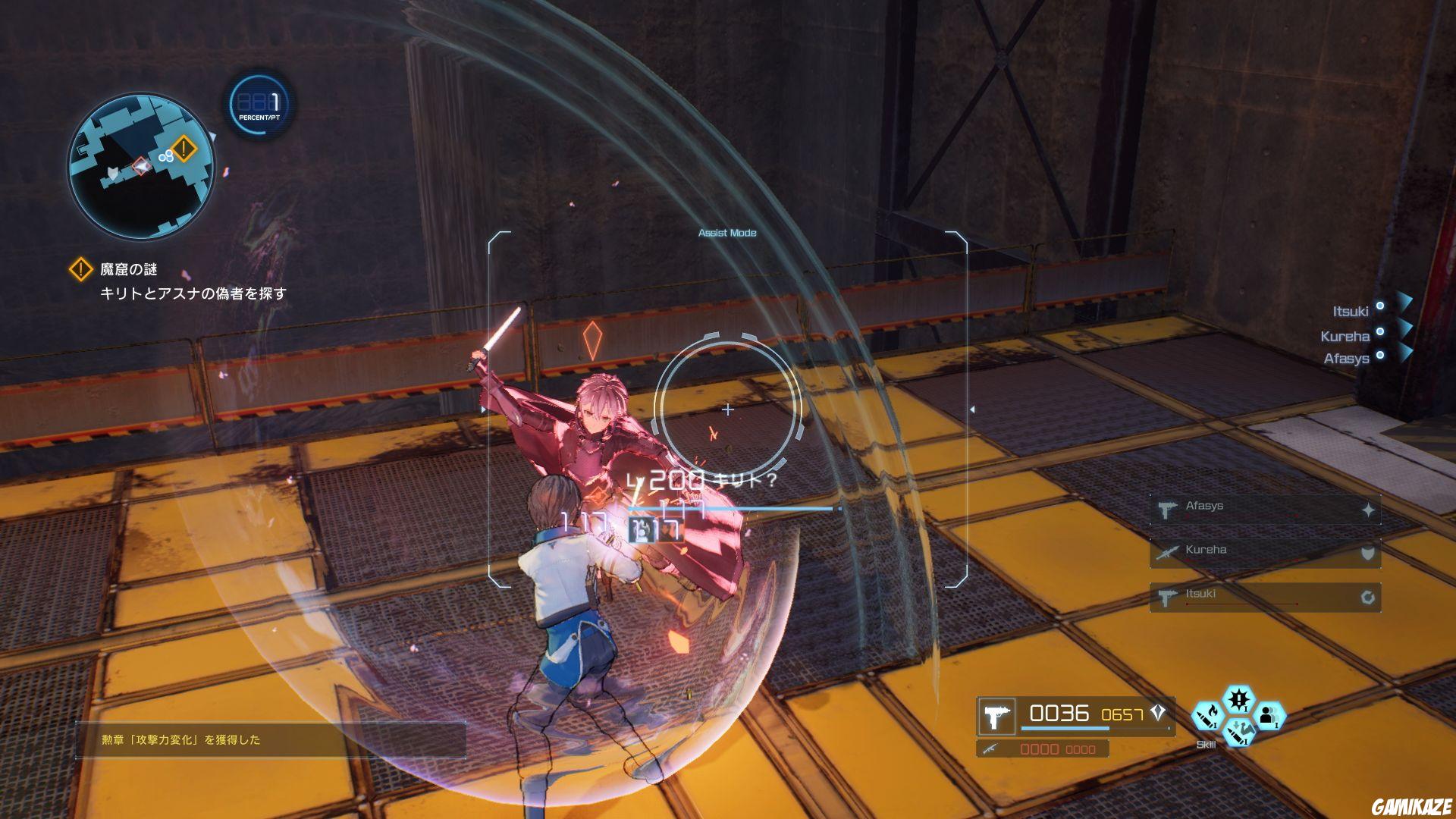This screenshot has width=1456, height=819.
Task: Click the blue ammo gauge bar
Action: point(1065,728)
